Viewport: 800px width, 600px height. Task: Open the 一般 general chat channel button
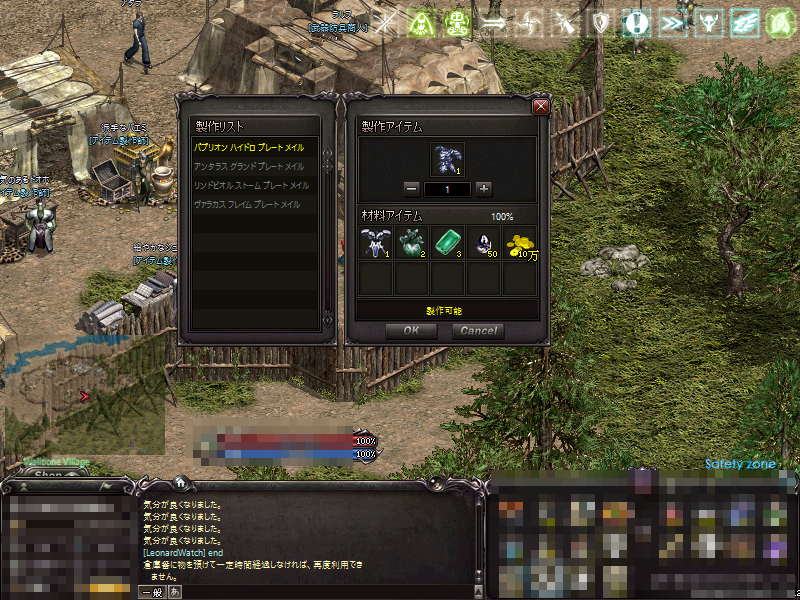[153, 592]
